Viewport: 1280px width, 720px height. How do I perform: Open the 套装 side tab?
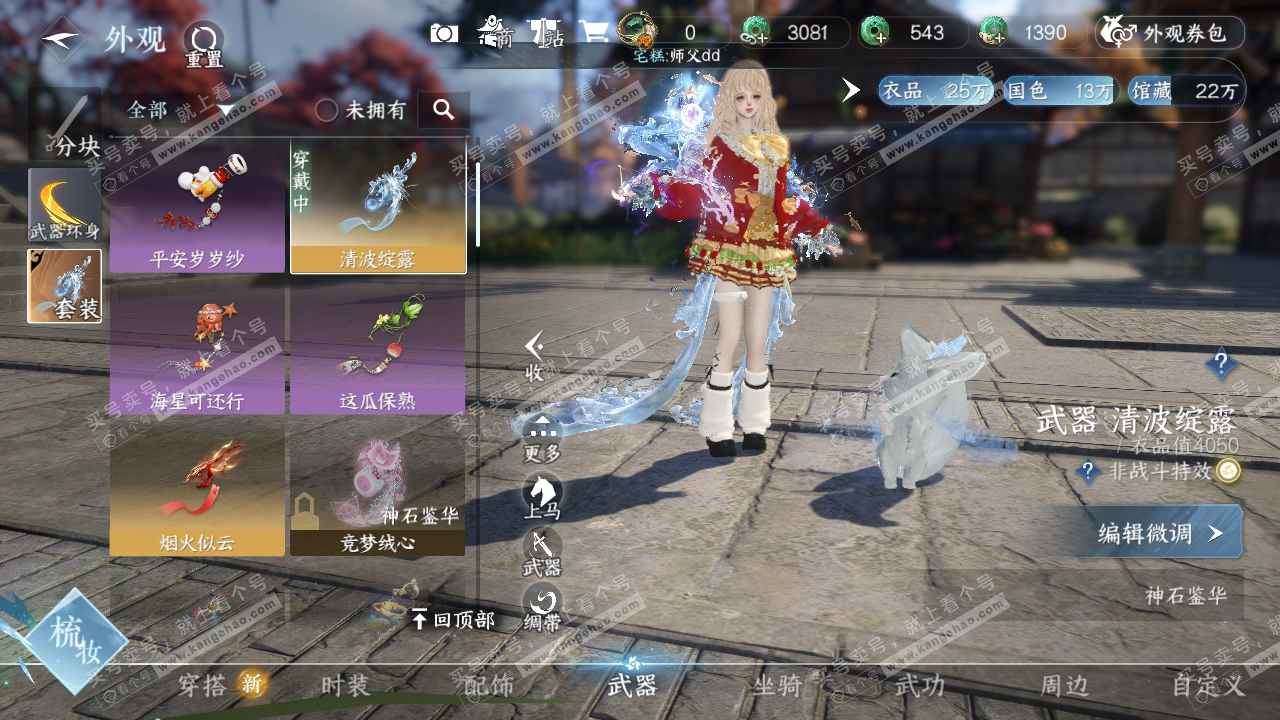click(64, 286)
